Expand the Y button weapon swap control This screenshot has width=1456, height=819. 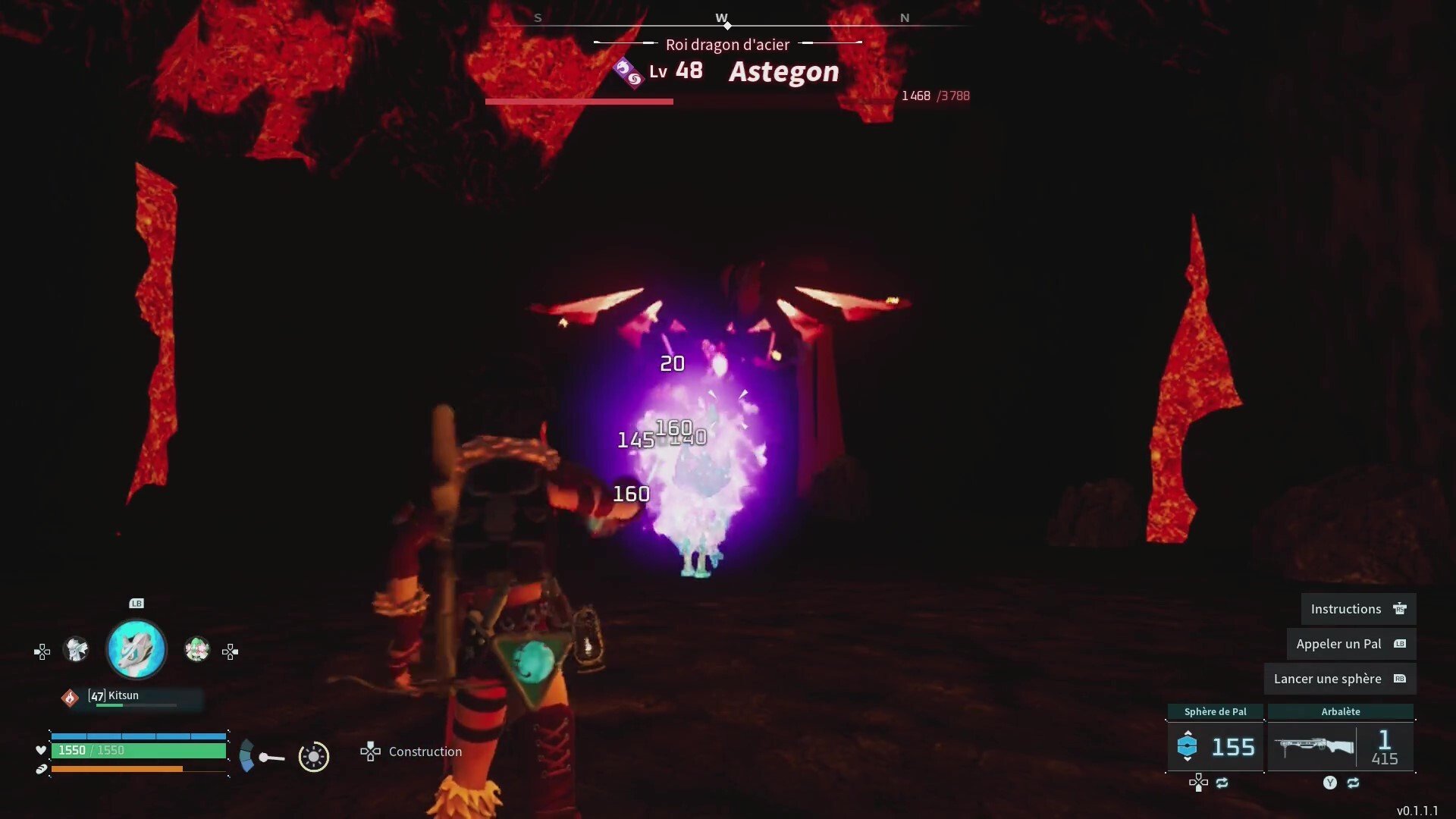1330,783
